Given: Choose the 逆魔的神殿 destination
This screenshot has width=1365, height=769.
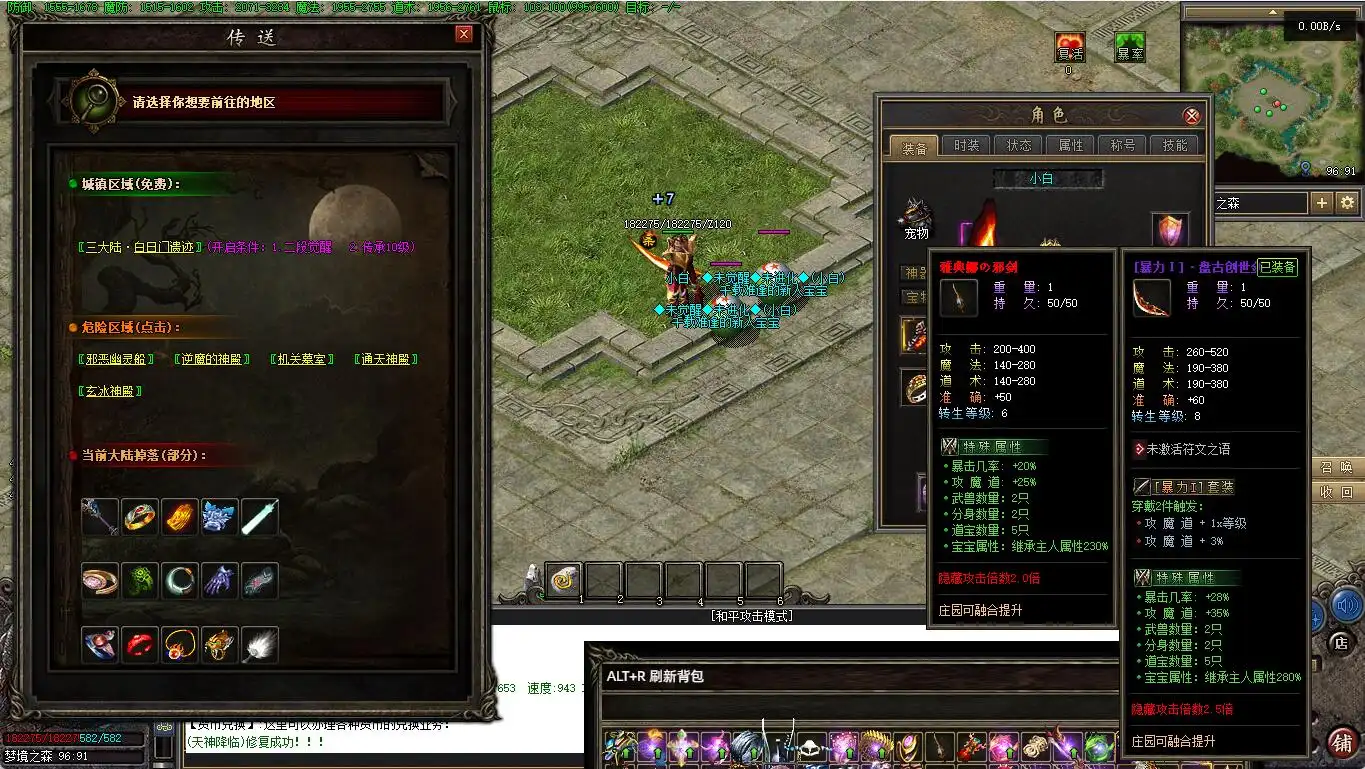Looking at the screenshot, I should 211,359.
